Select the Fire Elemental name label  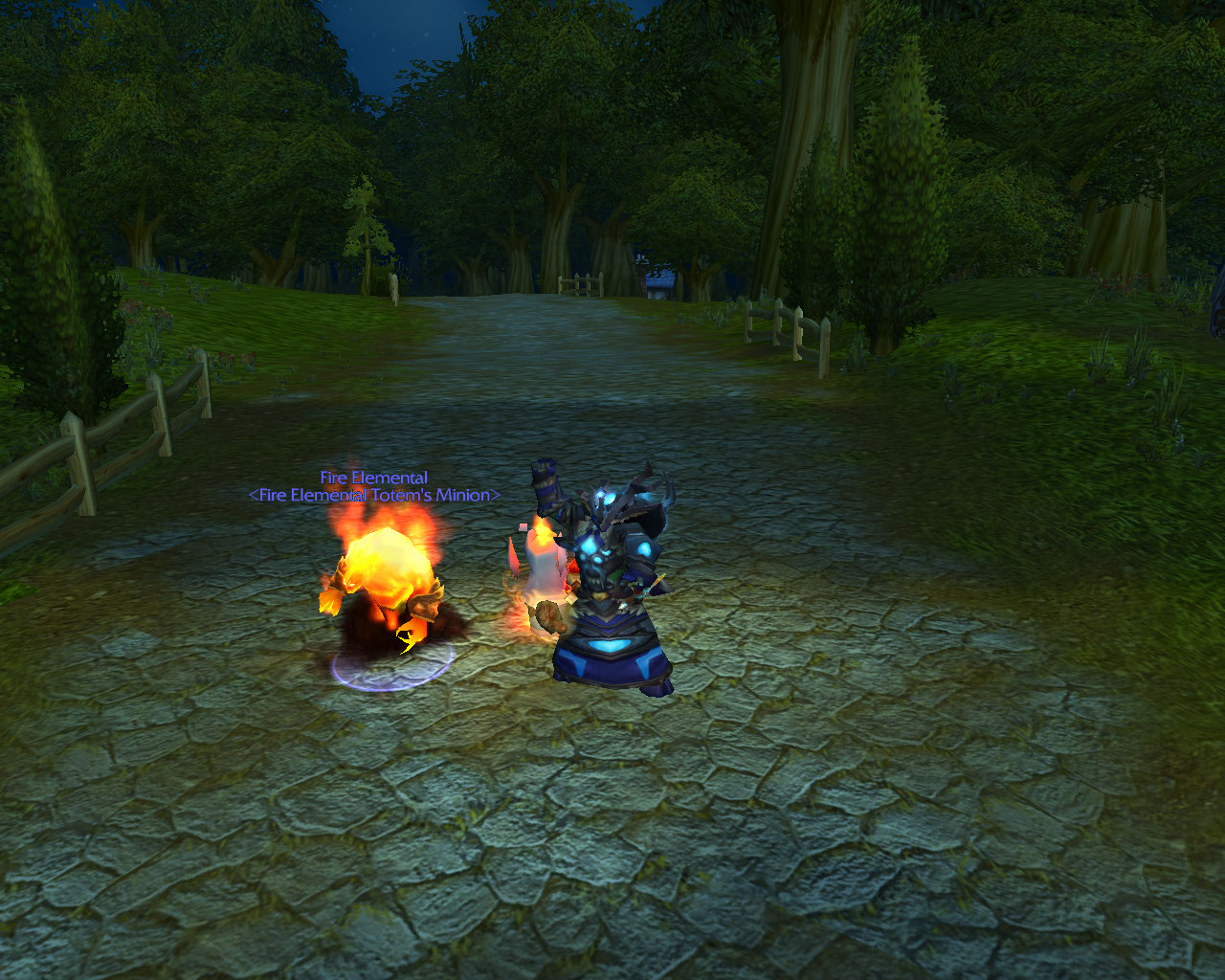[373, 478]
